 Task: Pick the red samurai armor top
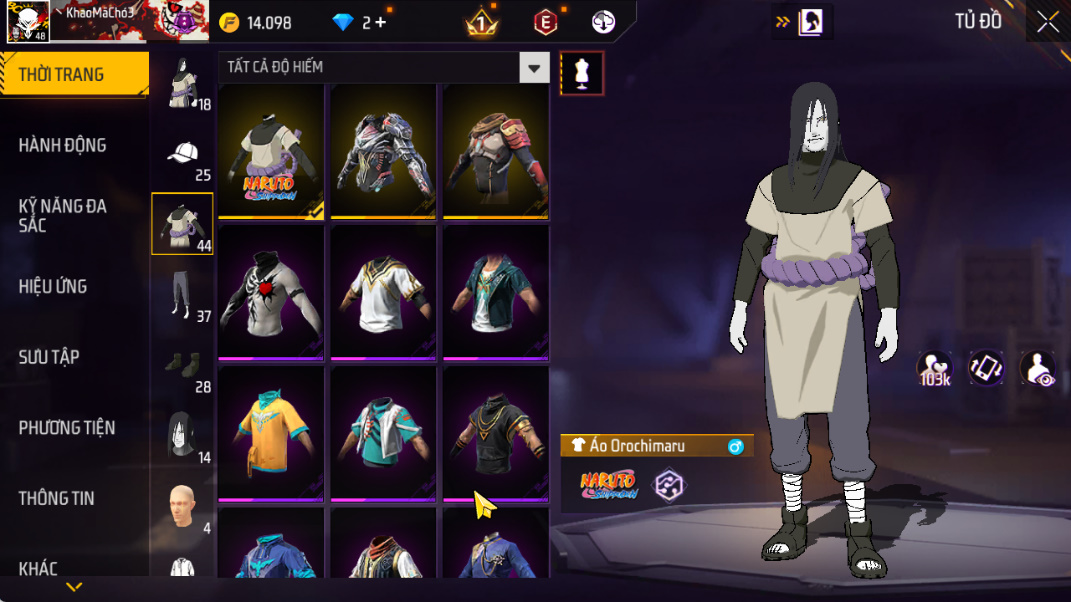tap(496, 151)
